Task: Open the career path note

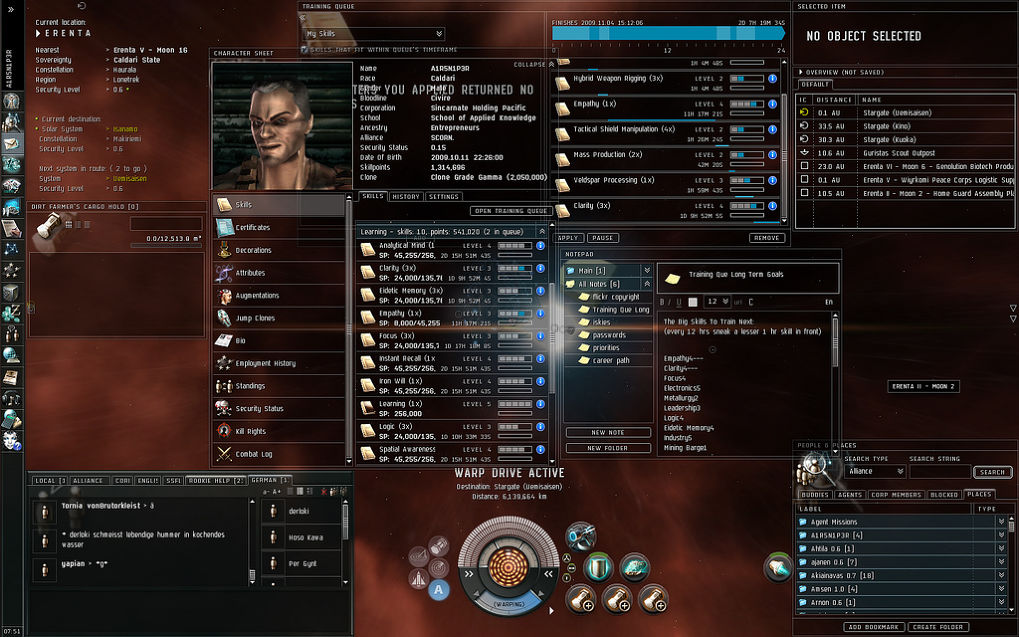Action: point(610,359)
